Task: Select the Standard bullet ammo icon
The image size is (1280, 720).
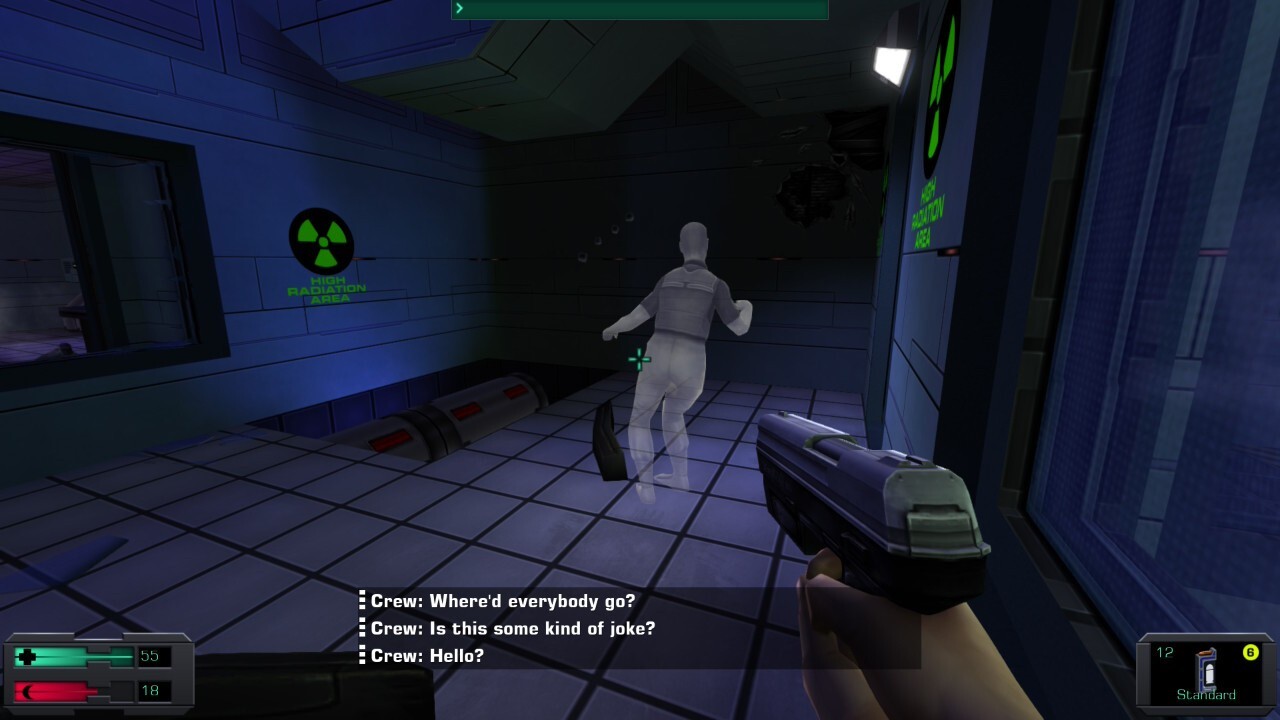Action: click(x=1204, y=669)
